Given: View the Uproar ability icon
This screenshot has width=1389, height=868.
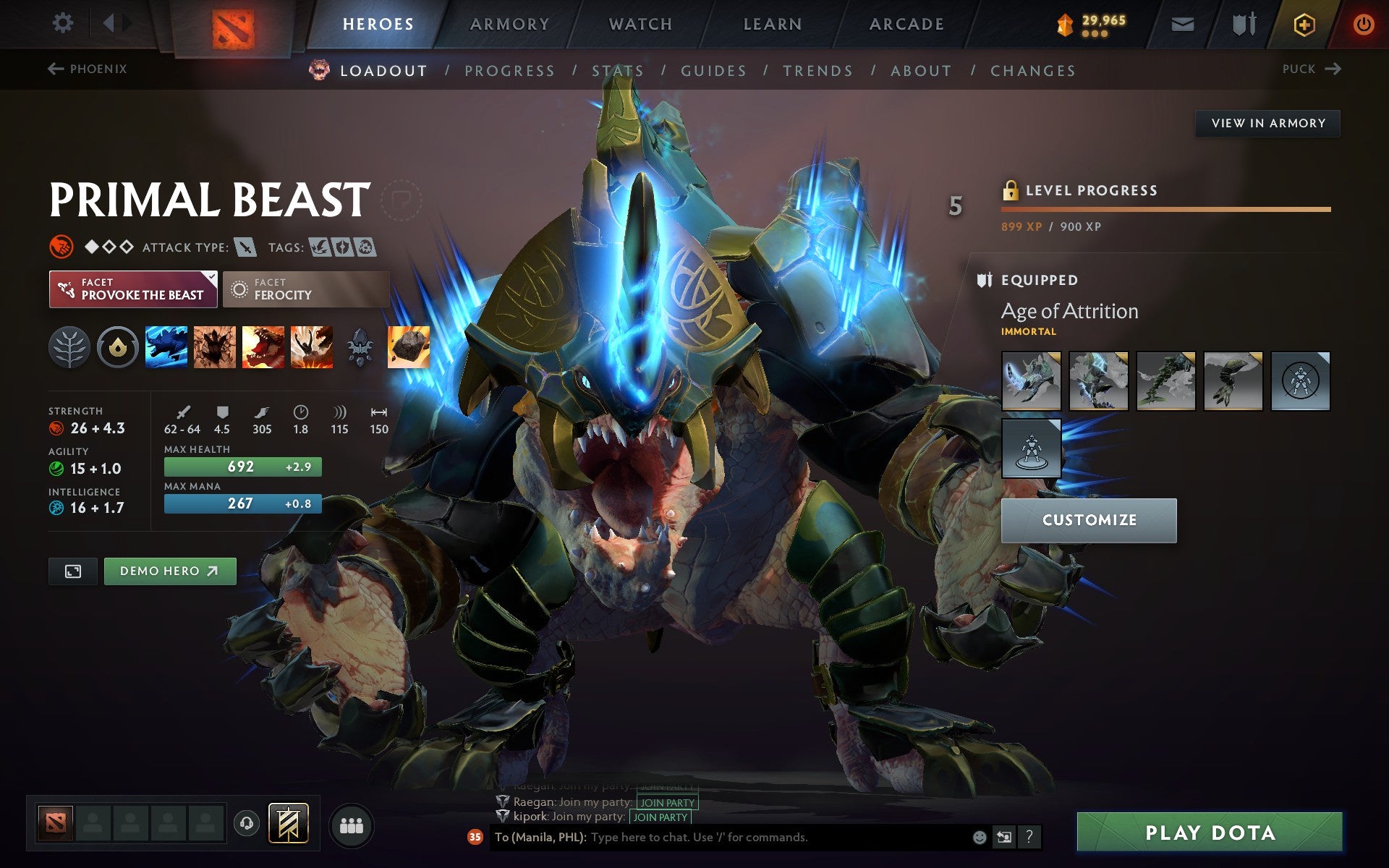Looking at the screenshot, I should [263, 347].
